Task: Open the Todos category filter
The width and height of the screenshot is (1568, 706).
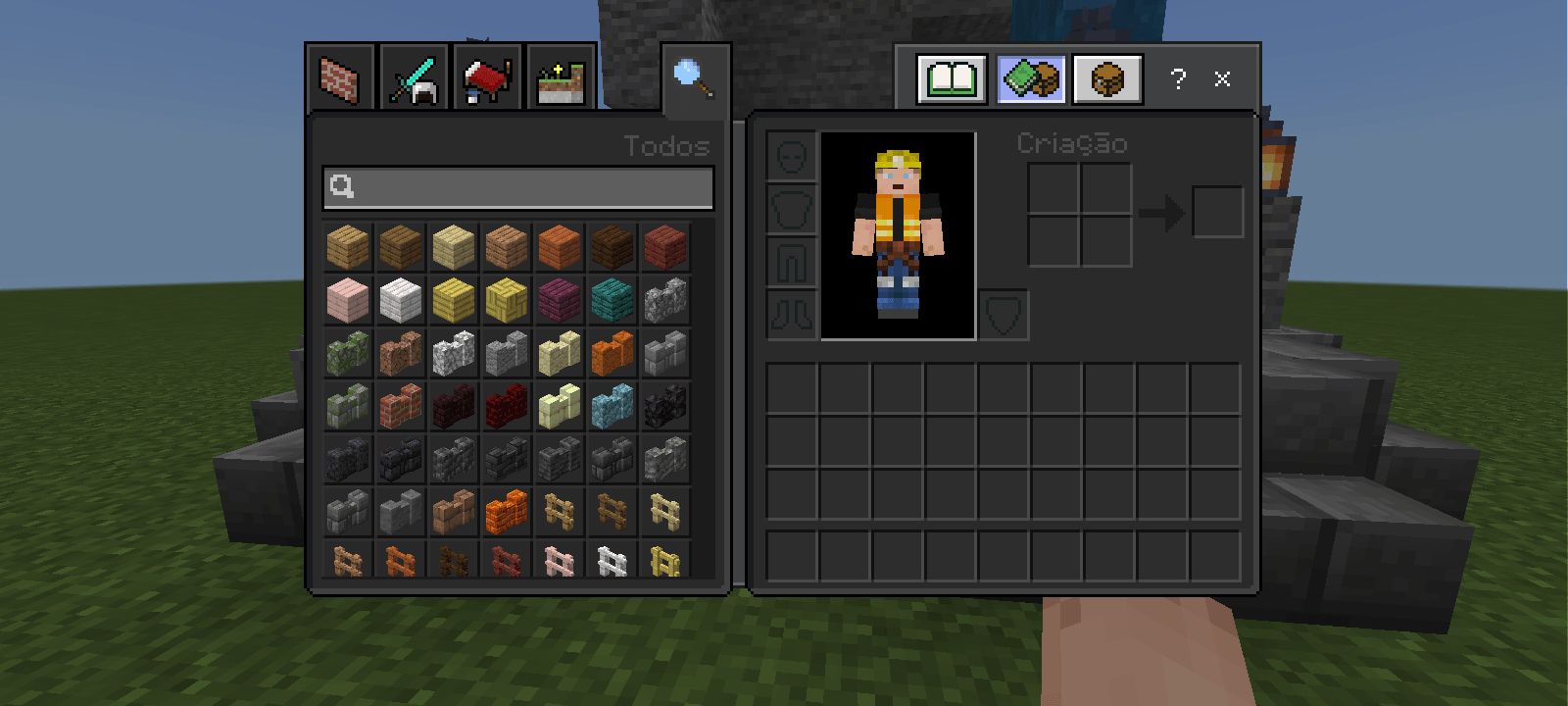Action: pos(667,147)
